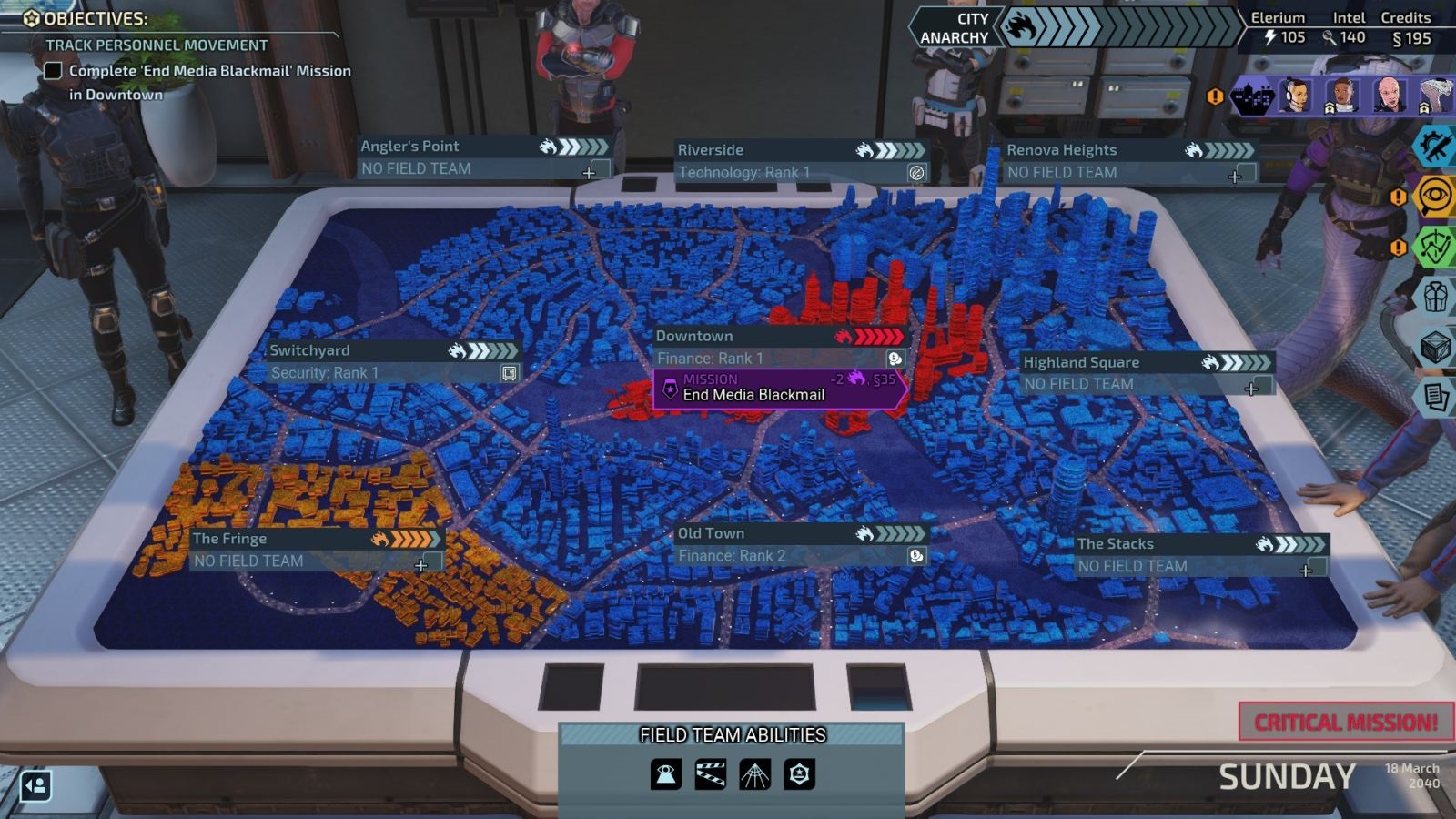Viewport: 1456px width, 819px height.
Task: Add a field team in Renova Heights
Action: [x=1235, y=176]
